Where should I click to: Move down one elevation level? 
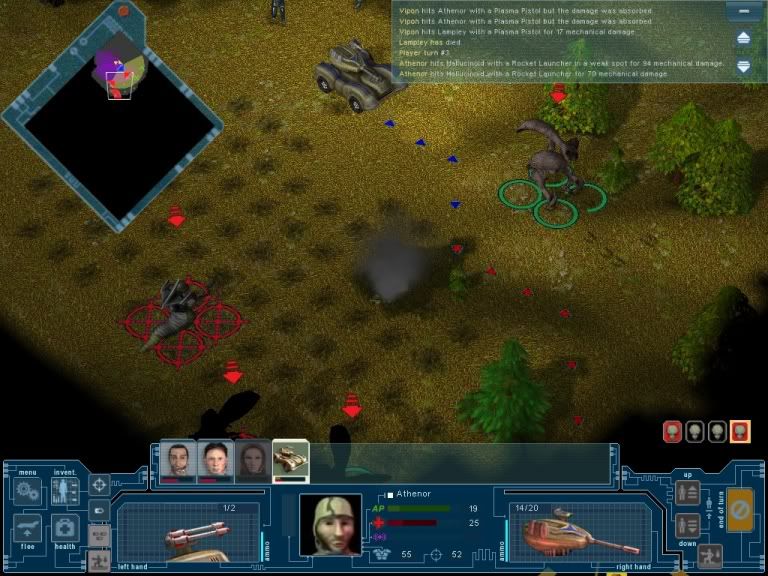687,525
